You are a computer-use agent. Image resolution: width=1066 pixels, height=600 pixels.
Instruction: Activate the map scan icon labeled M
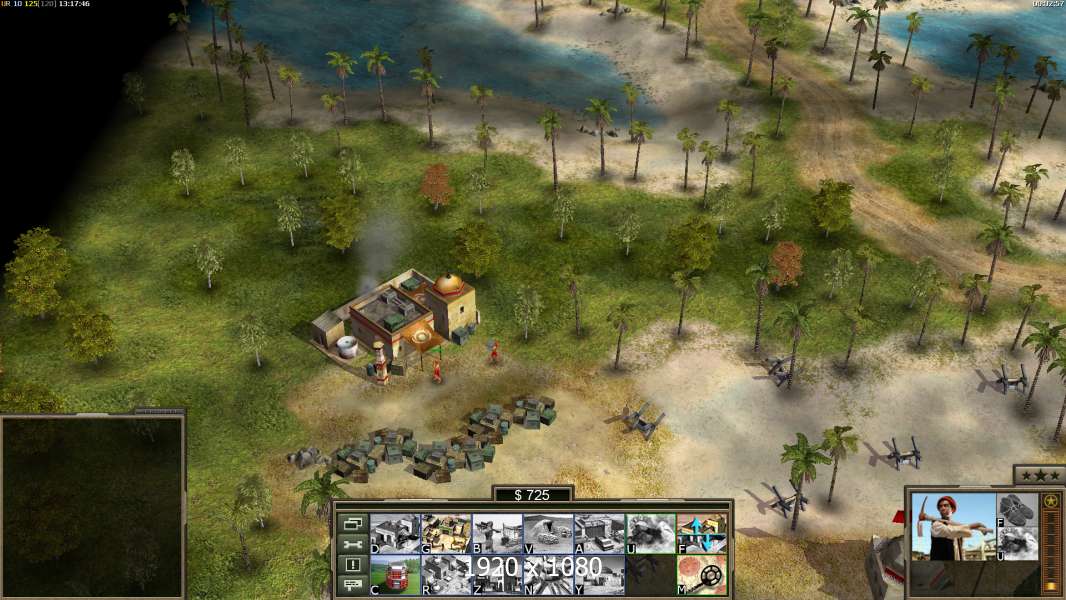pyautogui.click(x=701, y=575)
